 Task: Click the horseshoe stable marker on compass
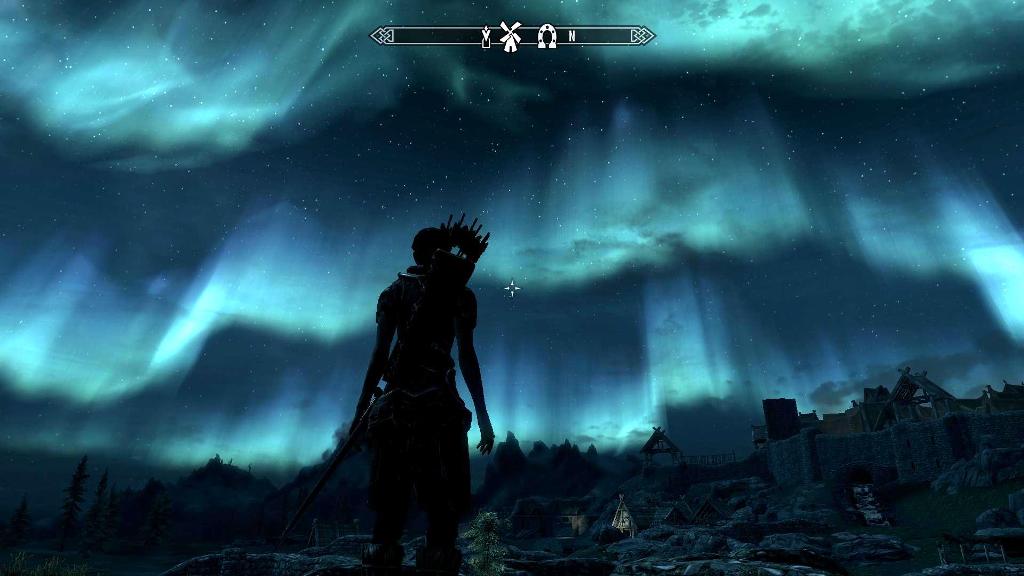click(546, 36)
